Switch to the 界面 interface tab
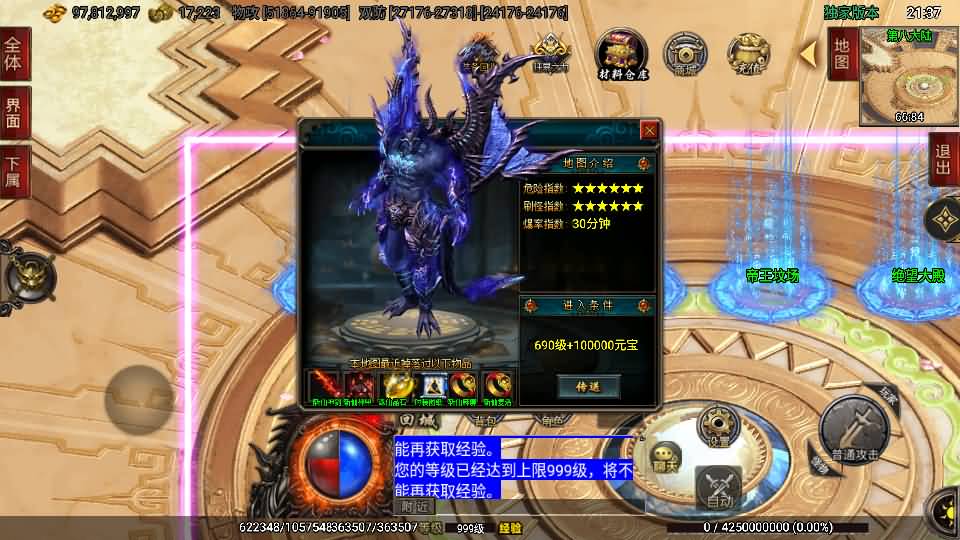Image resolution: width=960 pixels, height=540 pixels. click(14, 112)
